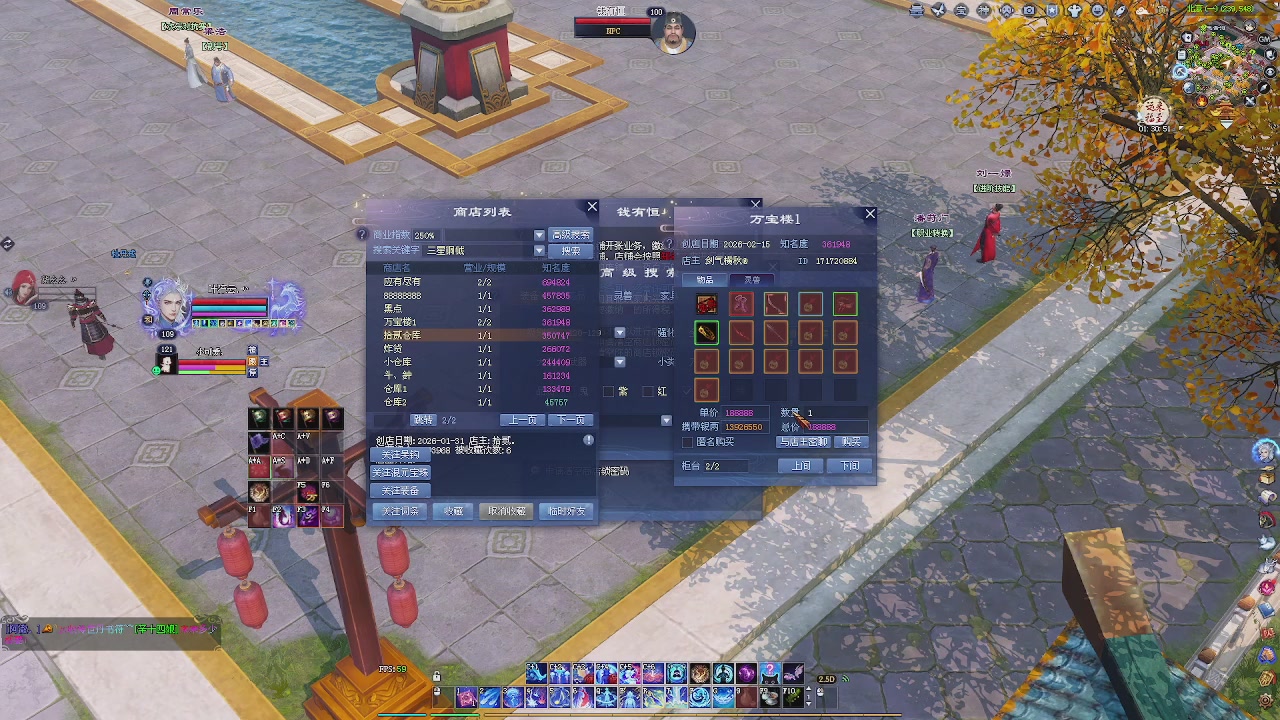Go to next page with 下一页 button
1280x720 pixels.
point(569,420)
